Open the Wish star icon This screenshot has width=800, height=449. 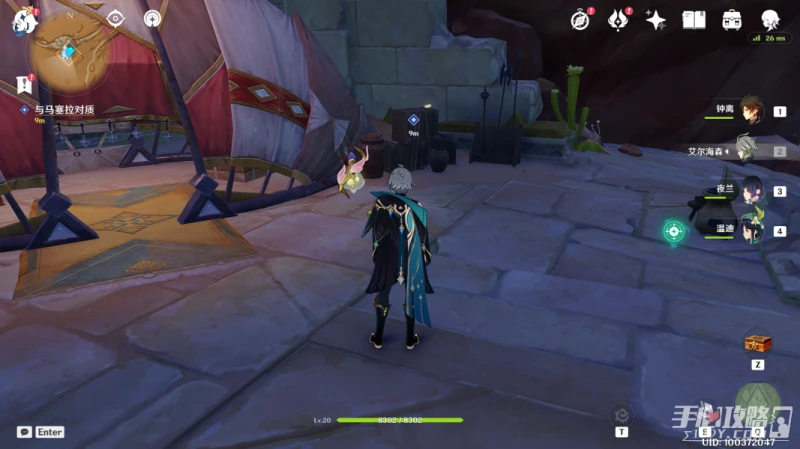(x=656, y=19)
